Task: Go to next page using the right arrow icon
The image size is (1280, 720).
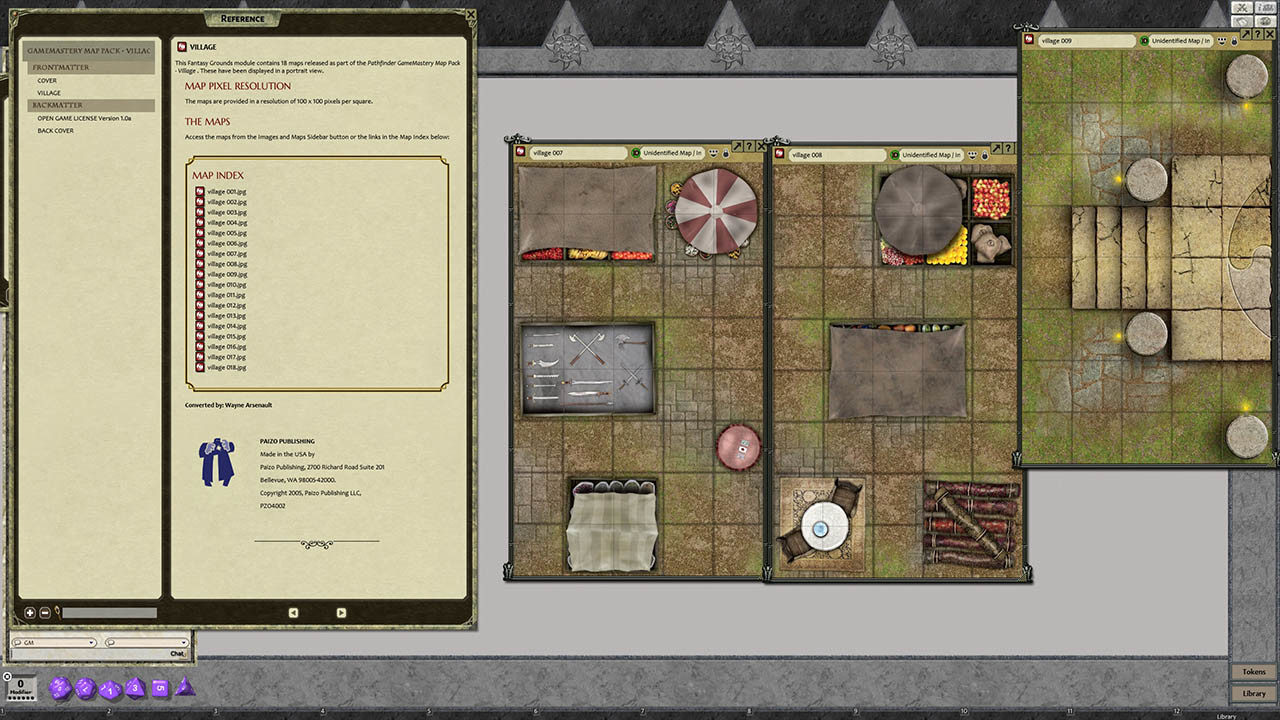Action: [340, 612]
